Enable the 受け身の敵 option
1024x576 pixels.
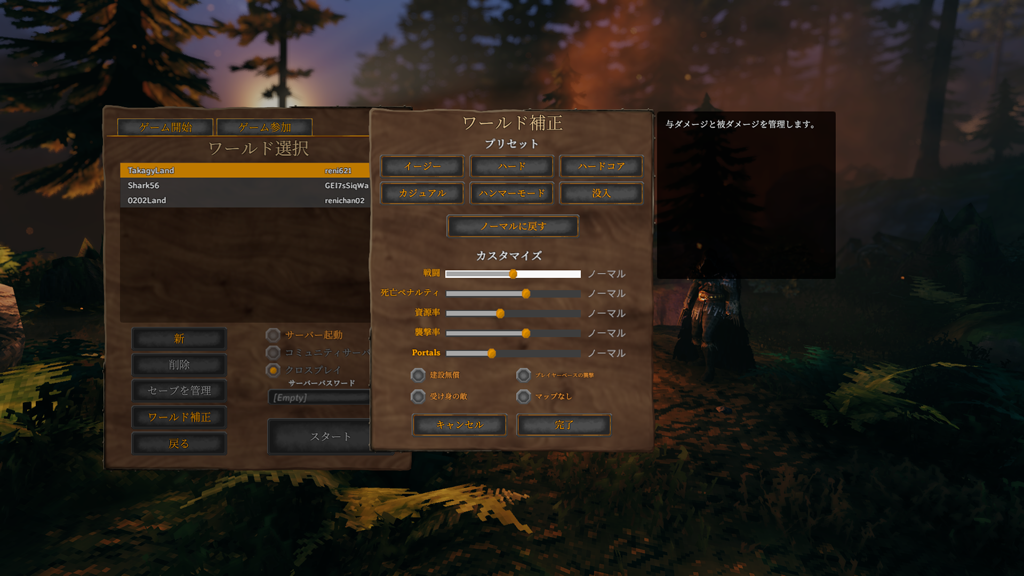pyautogui.click(x=418, y=396)
